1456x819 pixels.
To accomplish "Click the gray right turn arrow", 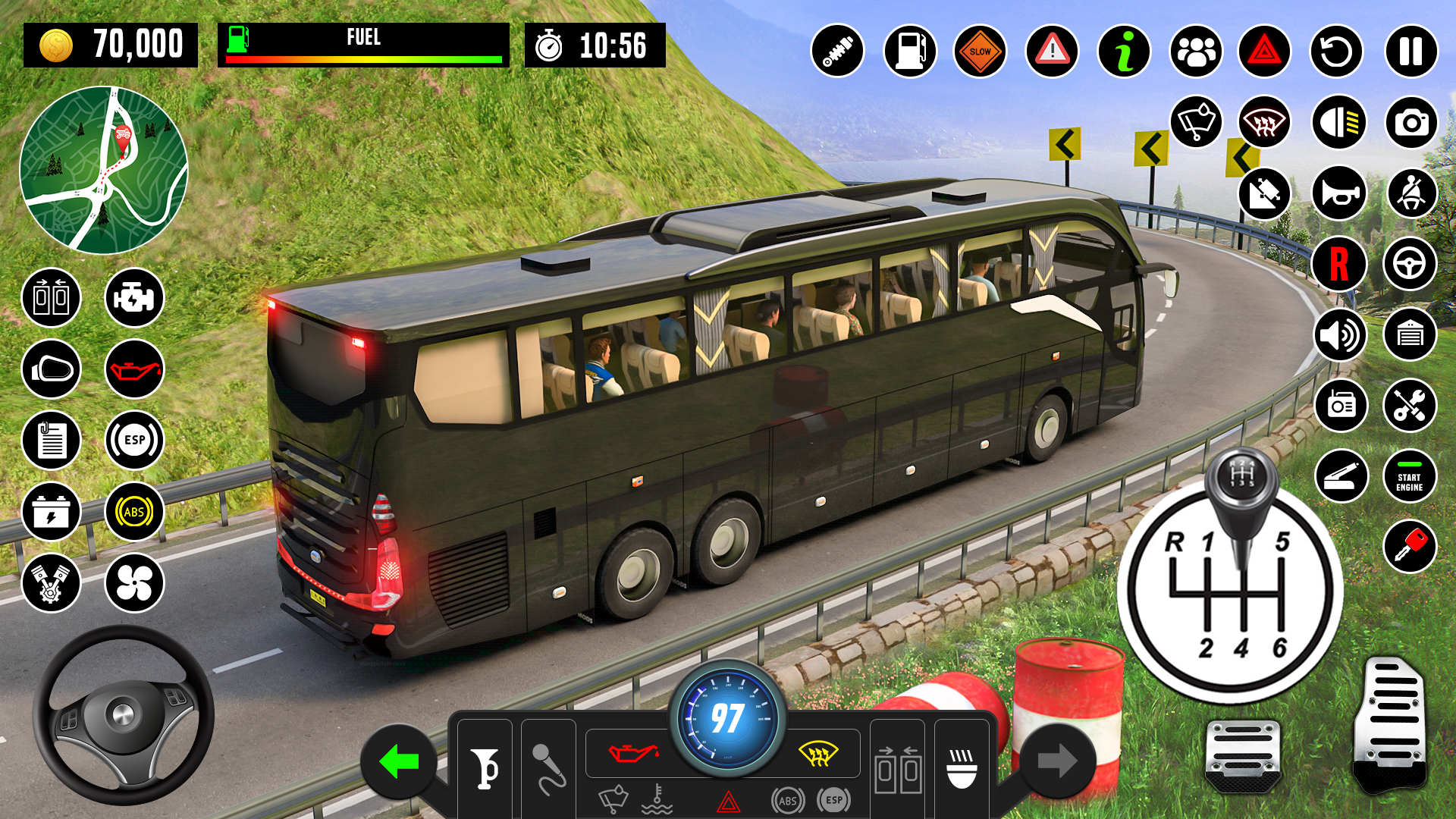I will point(1057,761).
